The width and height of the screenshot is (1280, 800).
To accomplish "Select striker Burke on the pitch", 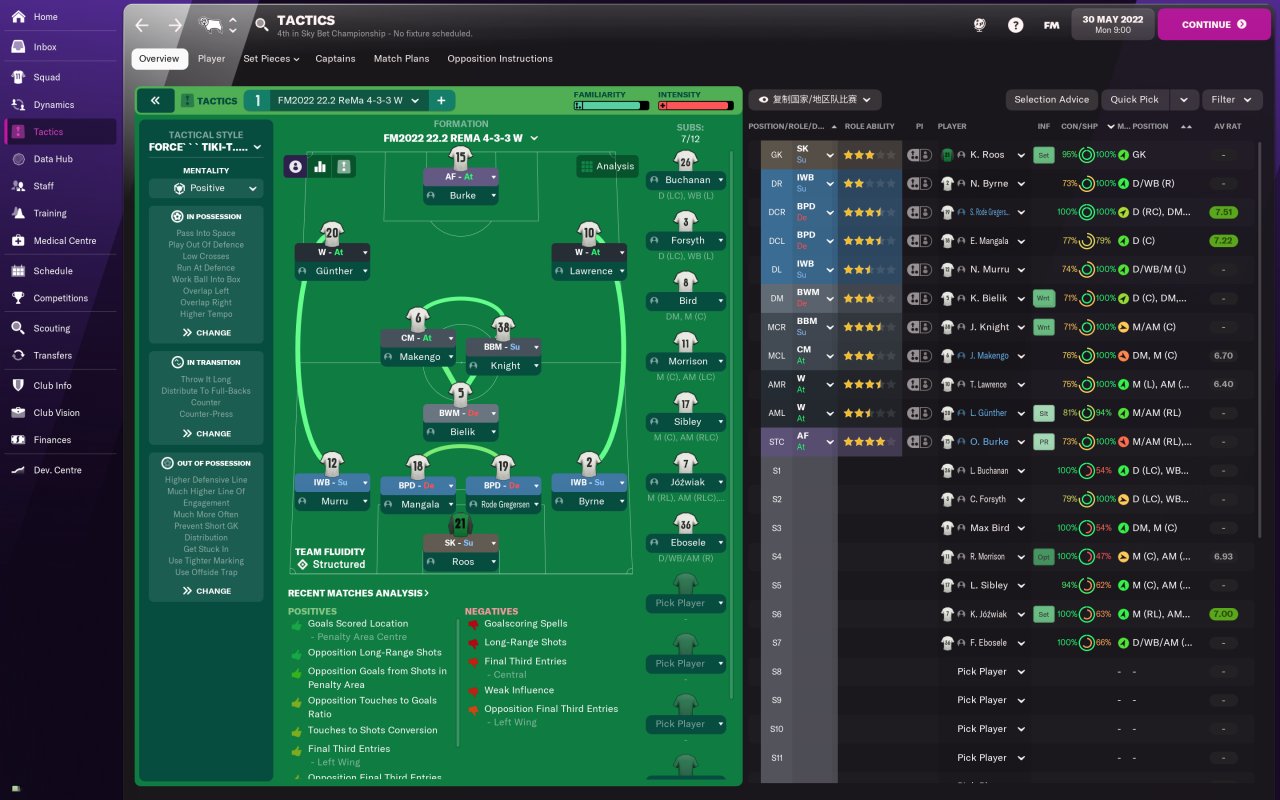I will (x=462, y=196).
